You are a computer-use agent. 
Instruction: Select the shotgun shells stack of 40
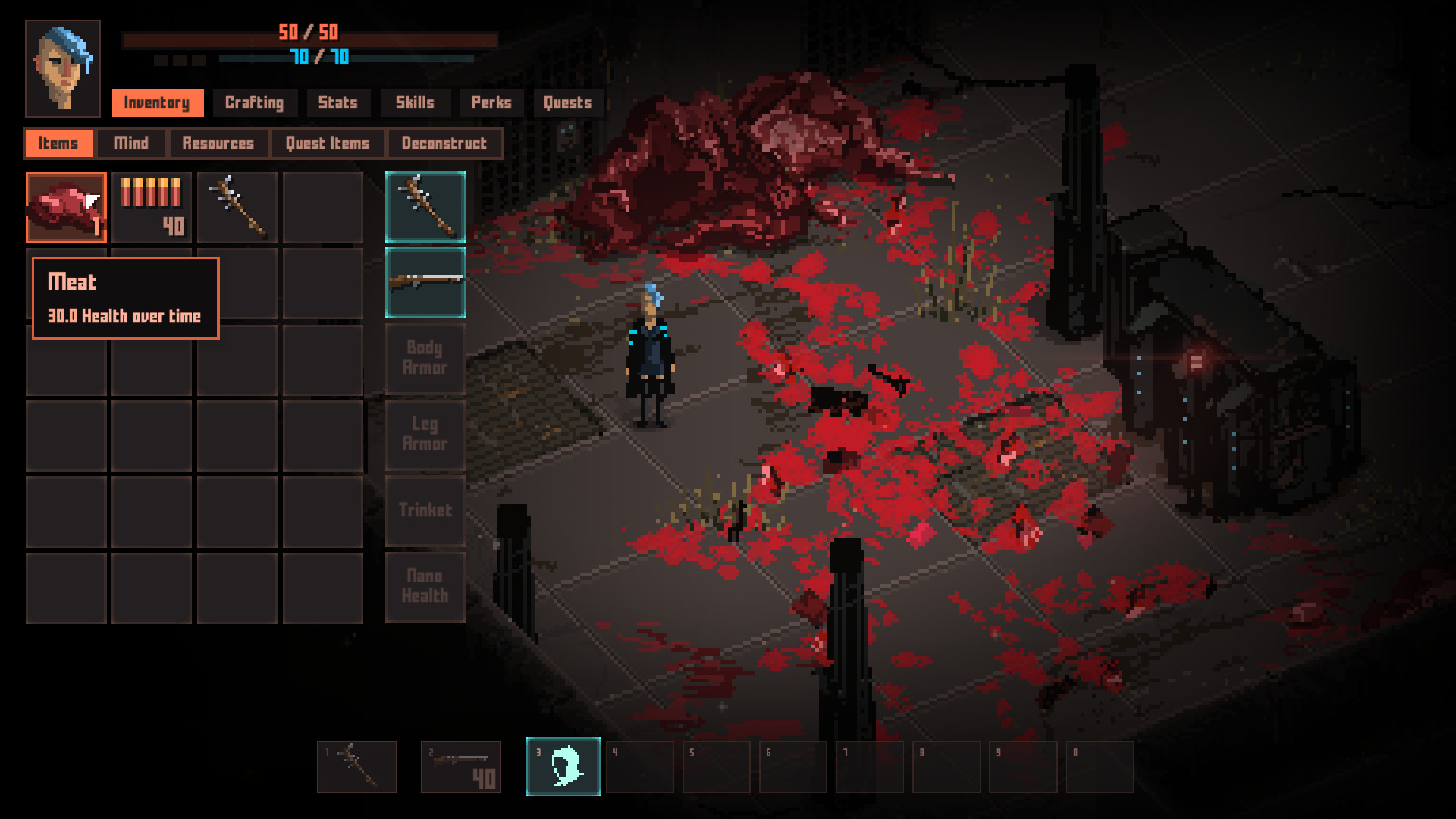151,207
